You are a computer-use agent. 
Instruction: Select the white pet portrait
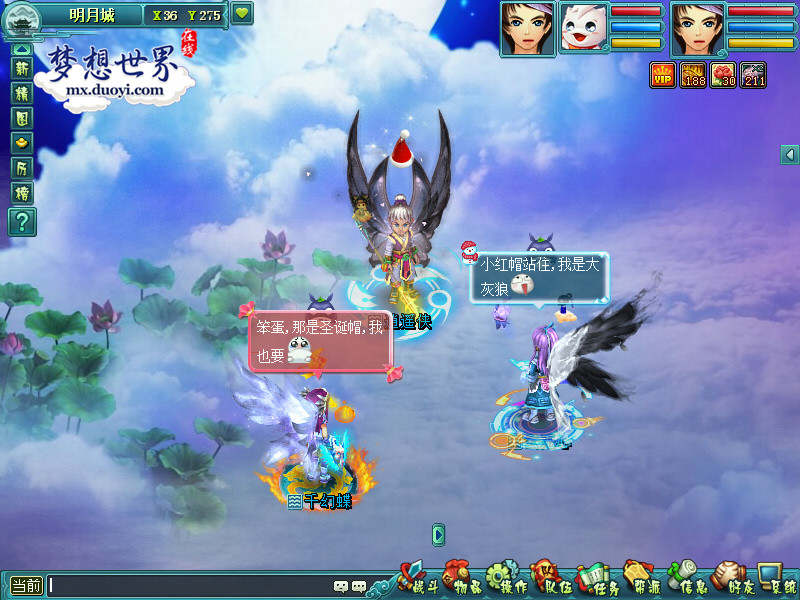[583, 28]
